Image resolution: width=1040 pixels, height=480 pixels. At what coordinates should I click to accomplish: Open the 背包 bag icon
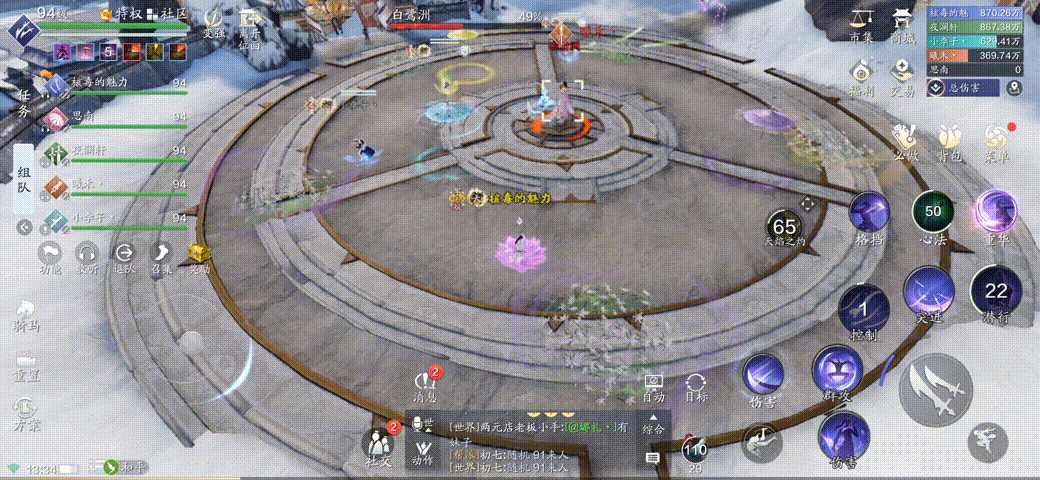pyautogui.click(x=951, y=139)
